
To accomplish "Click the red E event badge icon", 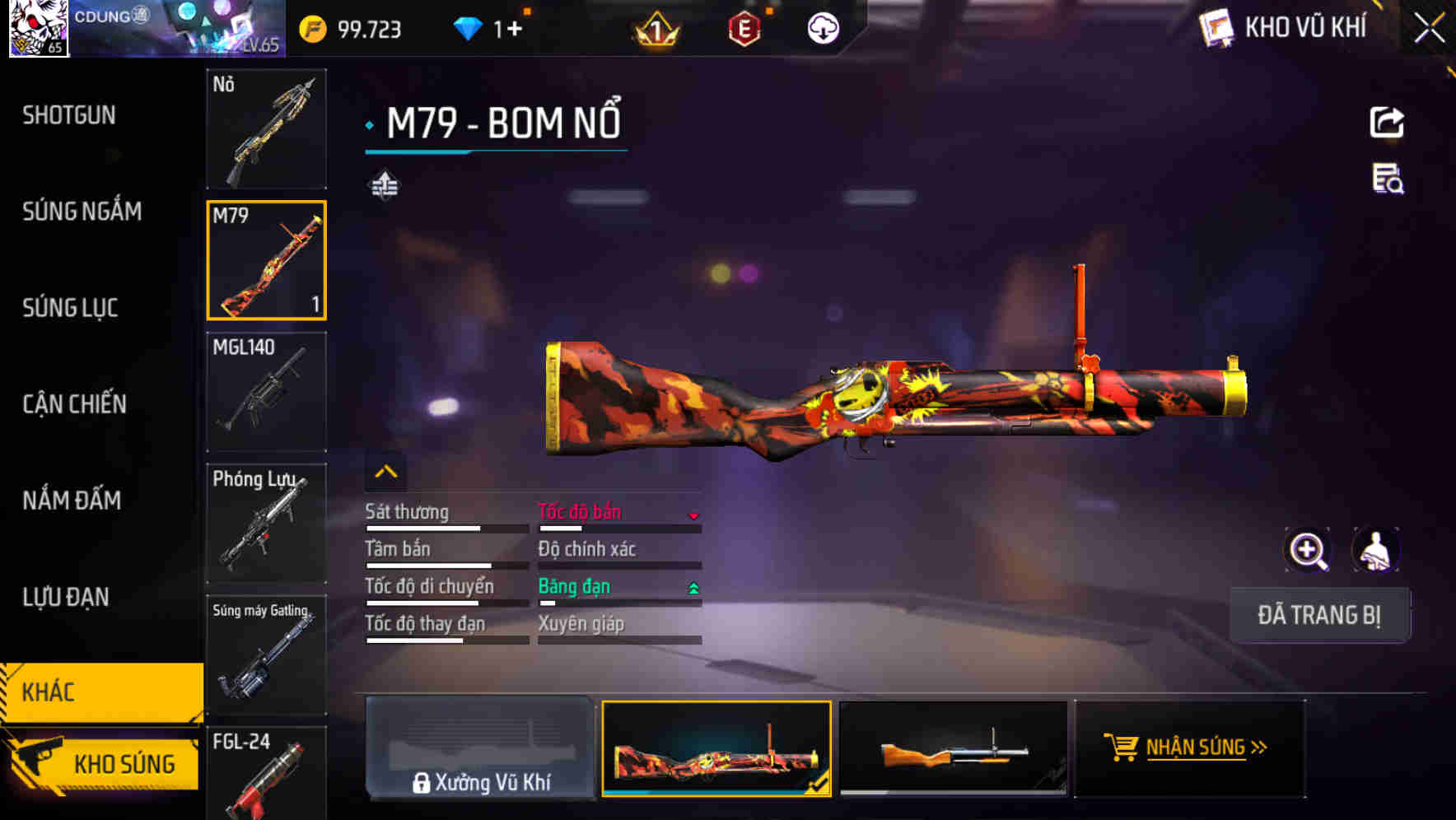I will (743, 30).
